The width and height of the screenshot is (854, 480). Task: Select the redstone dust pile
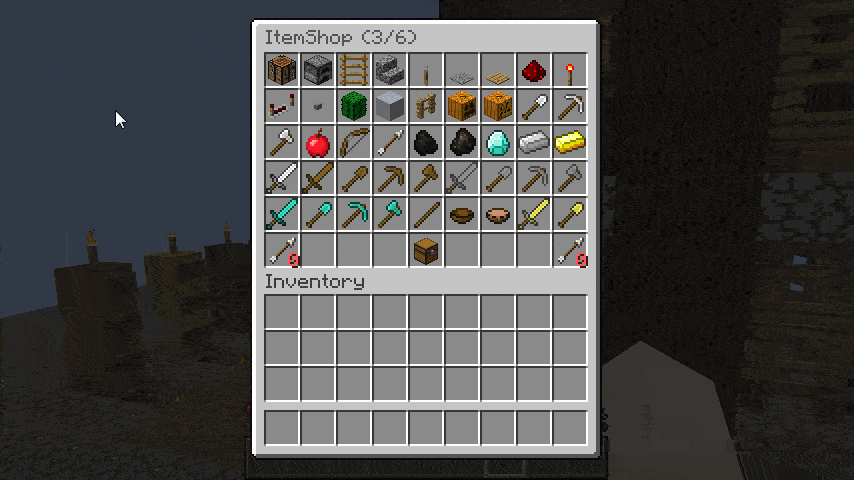tap(534, 71)
